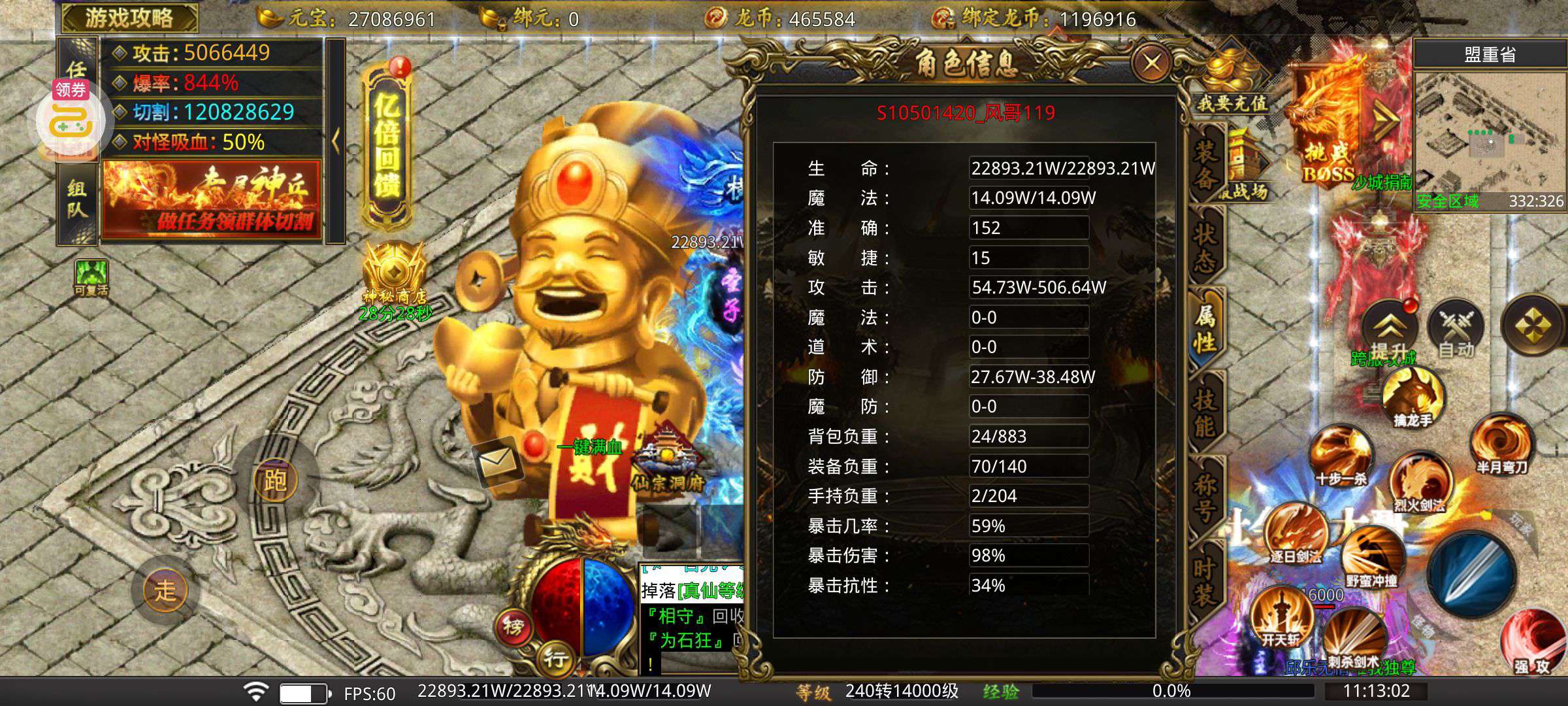Activate the 擒龙手 skill
Image resolution: width=1568 pixels, height=706 pixels.
[x=1413, y=395]
